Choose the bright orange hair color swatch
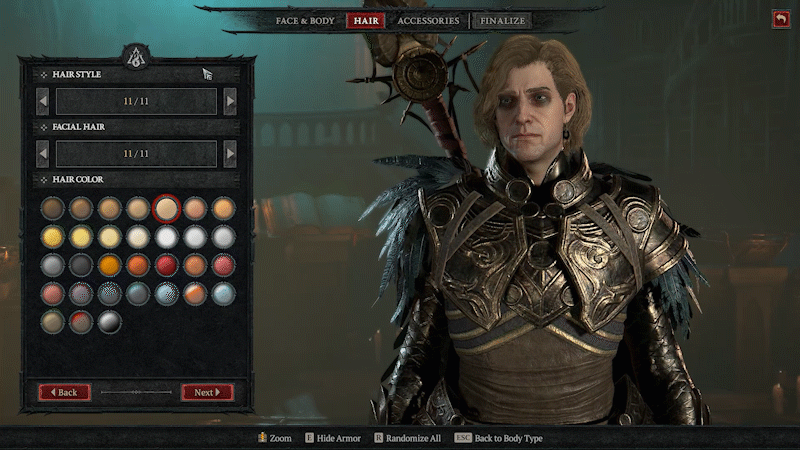This screenshot has width=800, height=450. (x=109, y=265)
